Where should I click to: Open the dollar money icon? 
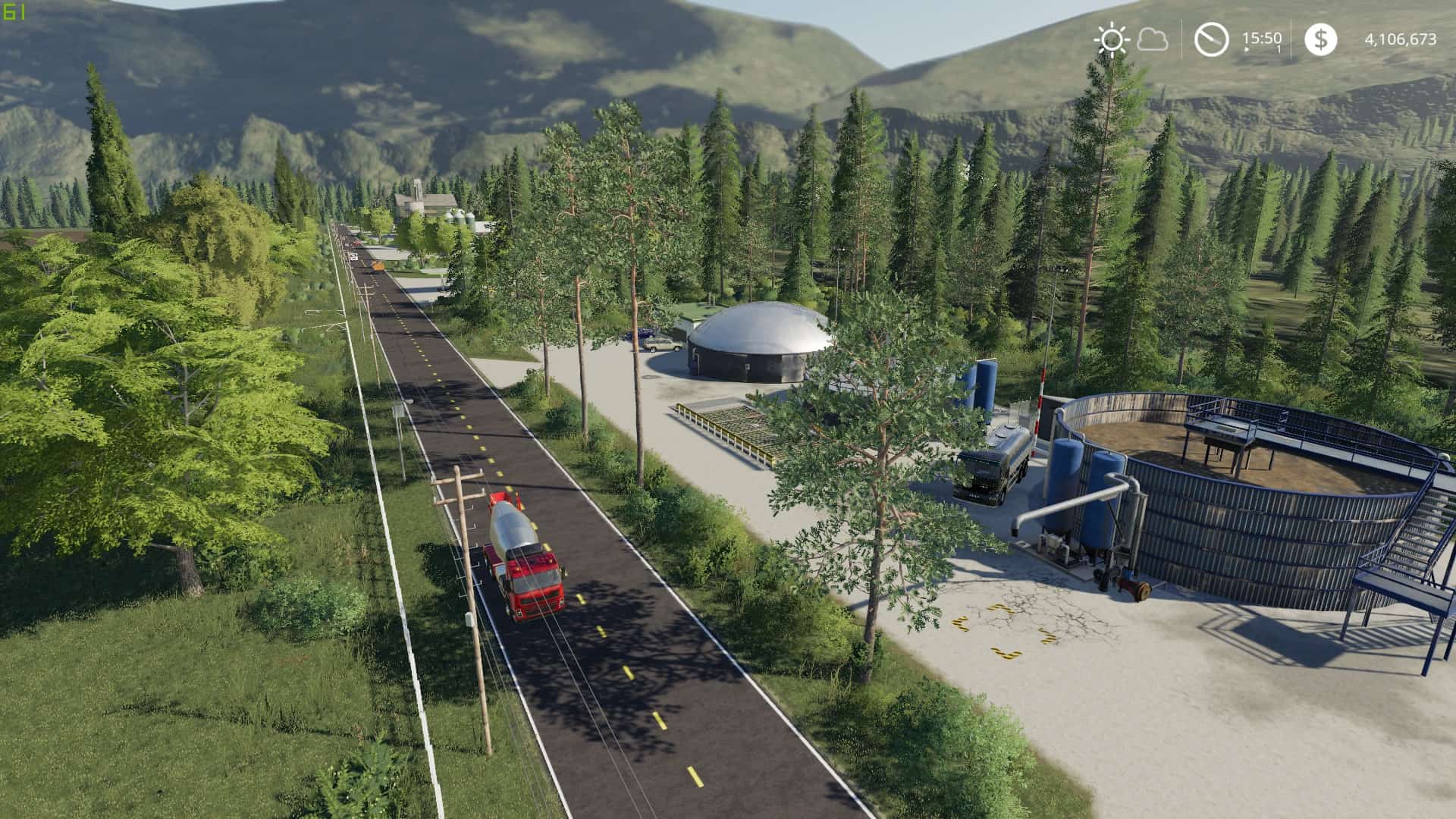point(1320,39)
